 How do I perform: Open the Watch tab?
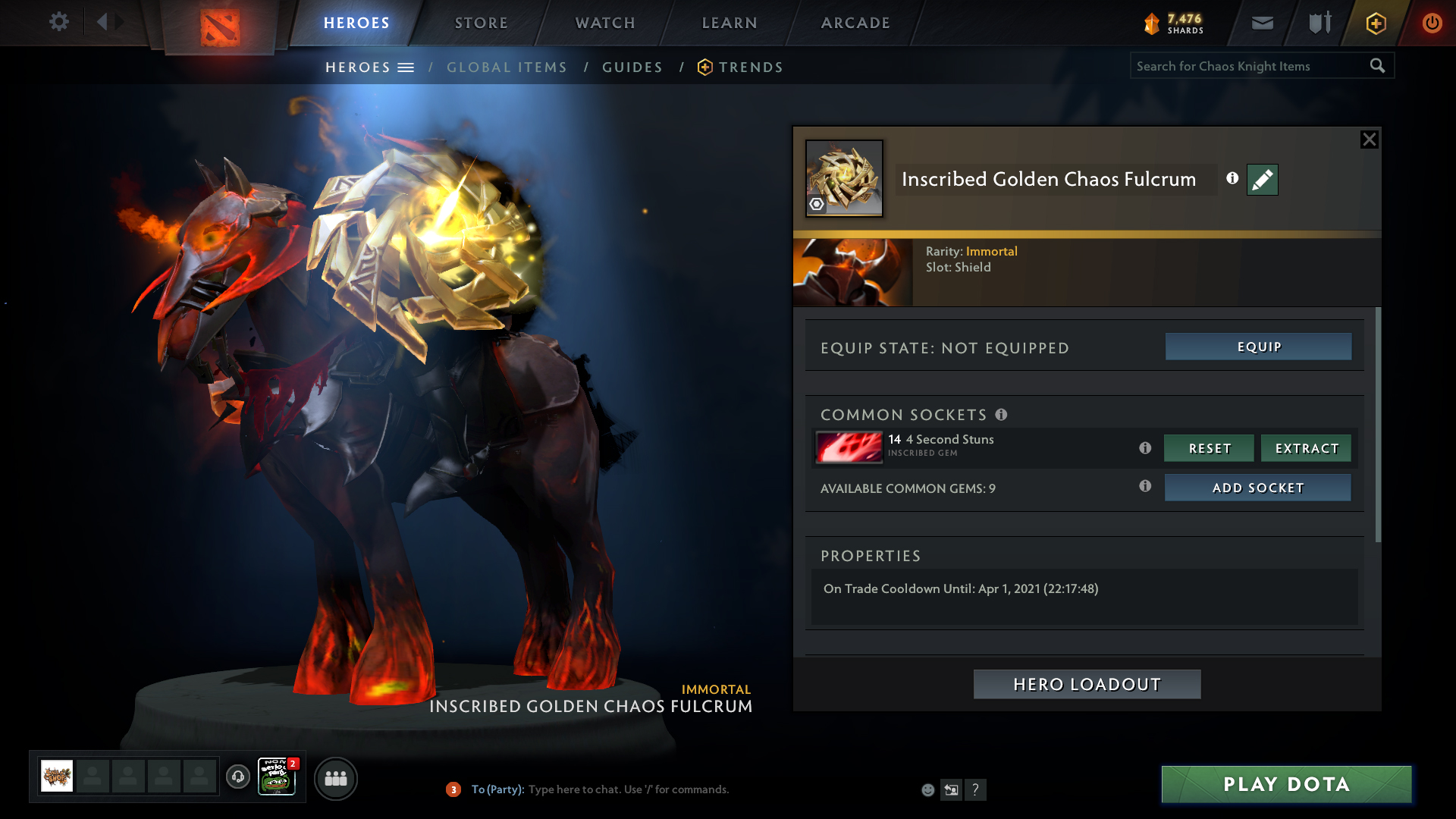[605, 23]
